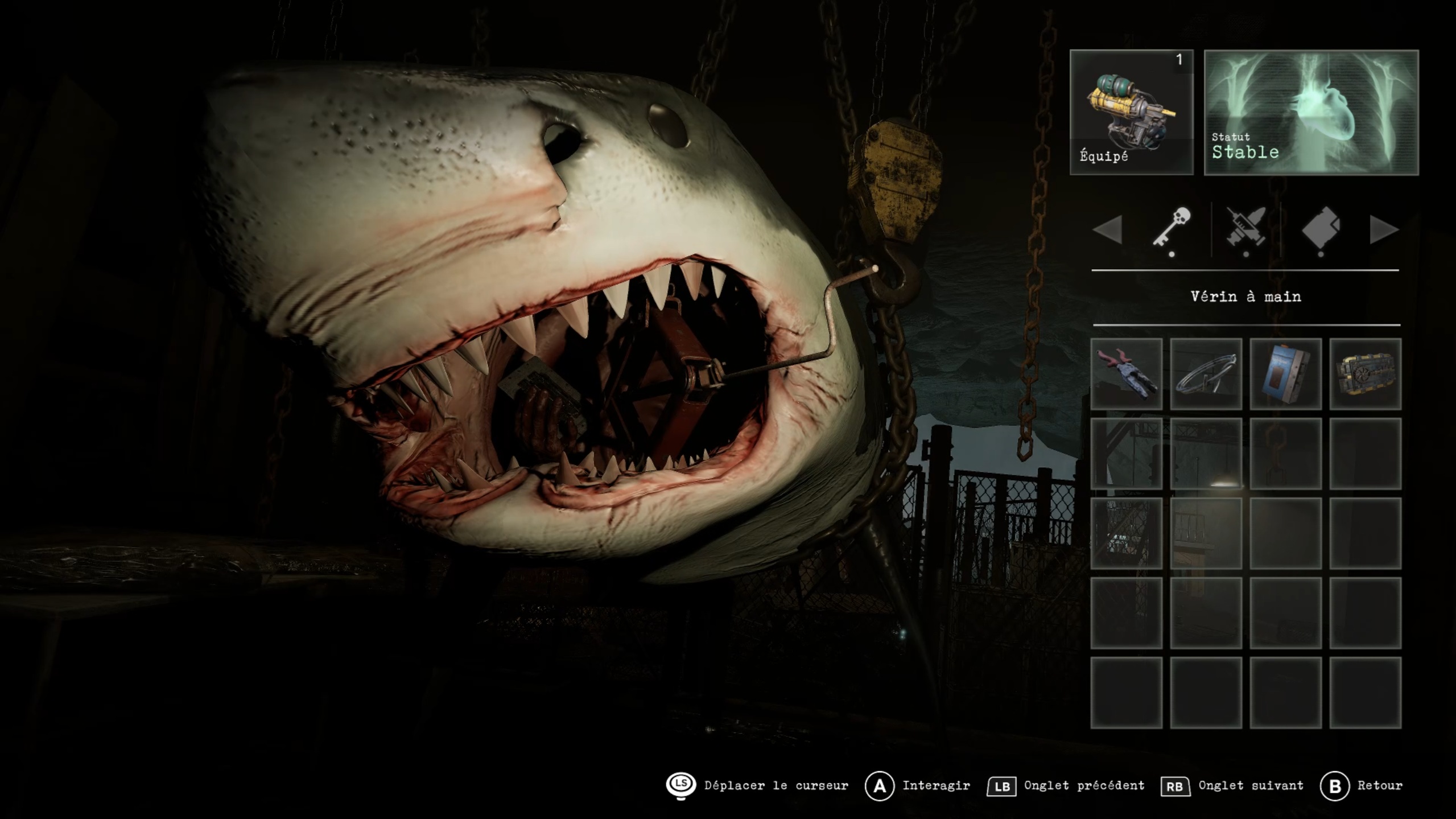Click the Onglet précédent label

pyautogui.click(x=1084, y=785)
